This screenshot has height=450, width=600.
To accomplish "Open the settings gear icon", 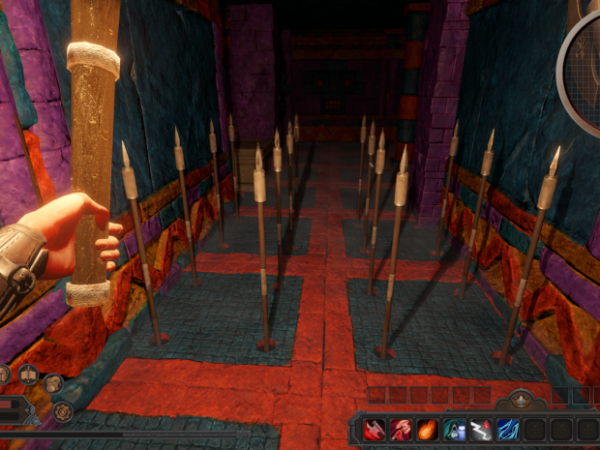I will (62, 411).
